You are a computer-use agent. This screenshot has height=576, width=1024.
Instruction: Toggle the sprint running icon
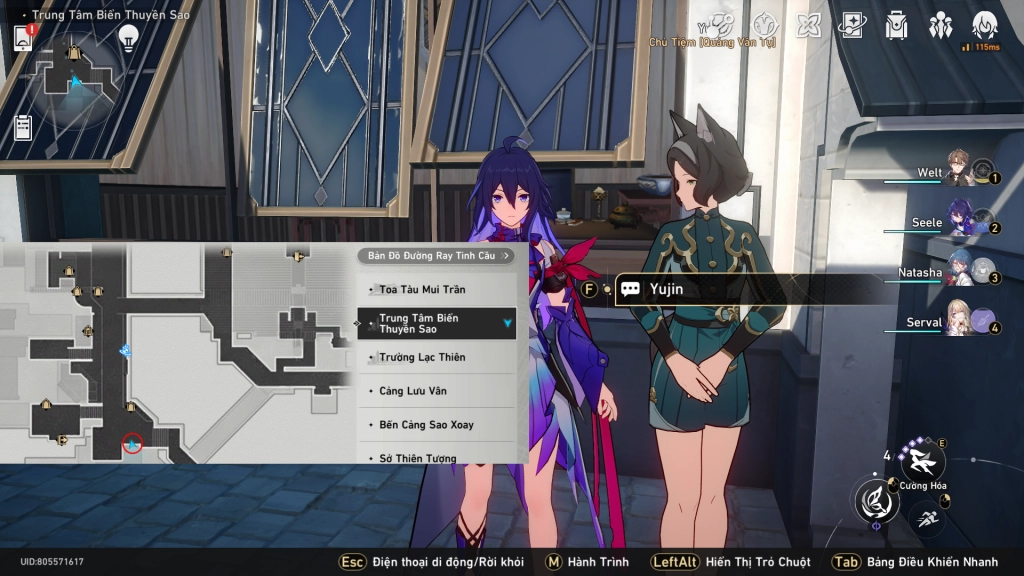[x=924, y=517]
